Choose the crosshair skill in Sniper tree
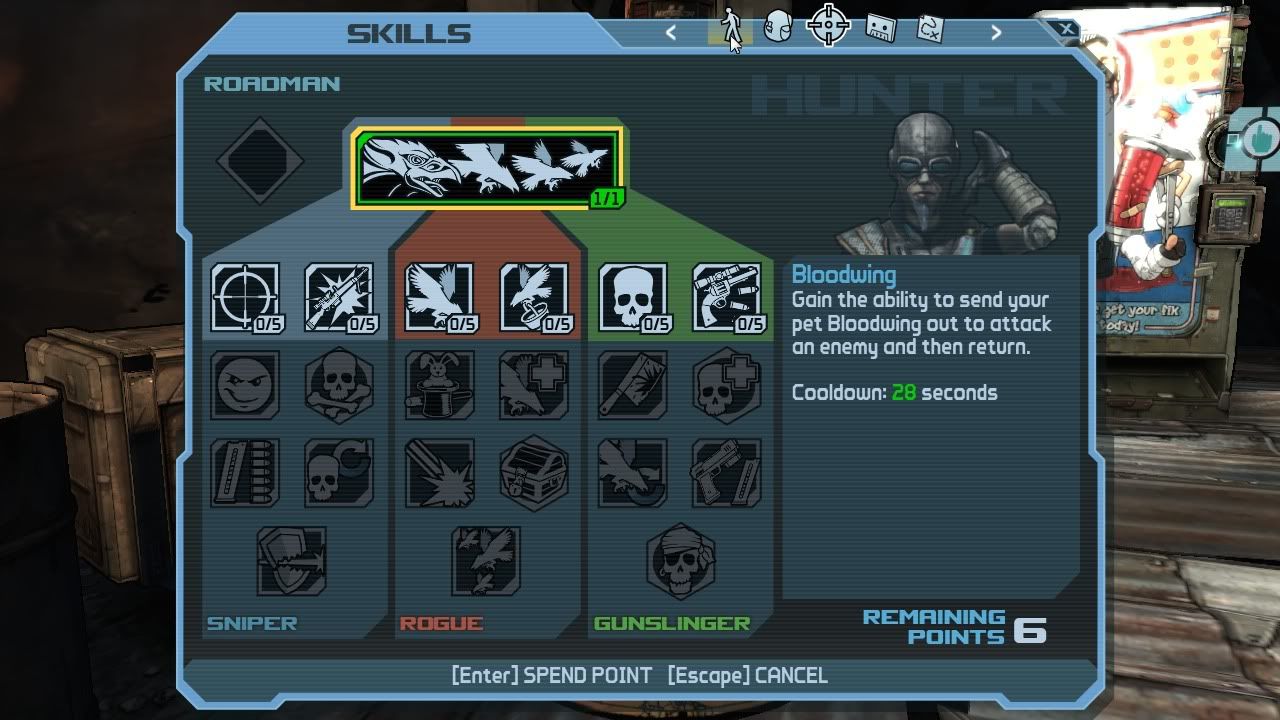Screen dimensions: 1280x720 (x=245, y=297)
